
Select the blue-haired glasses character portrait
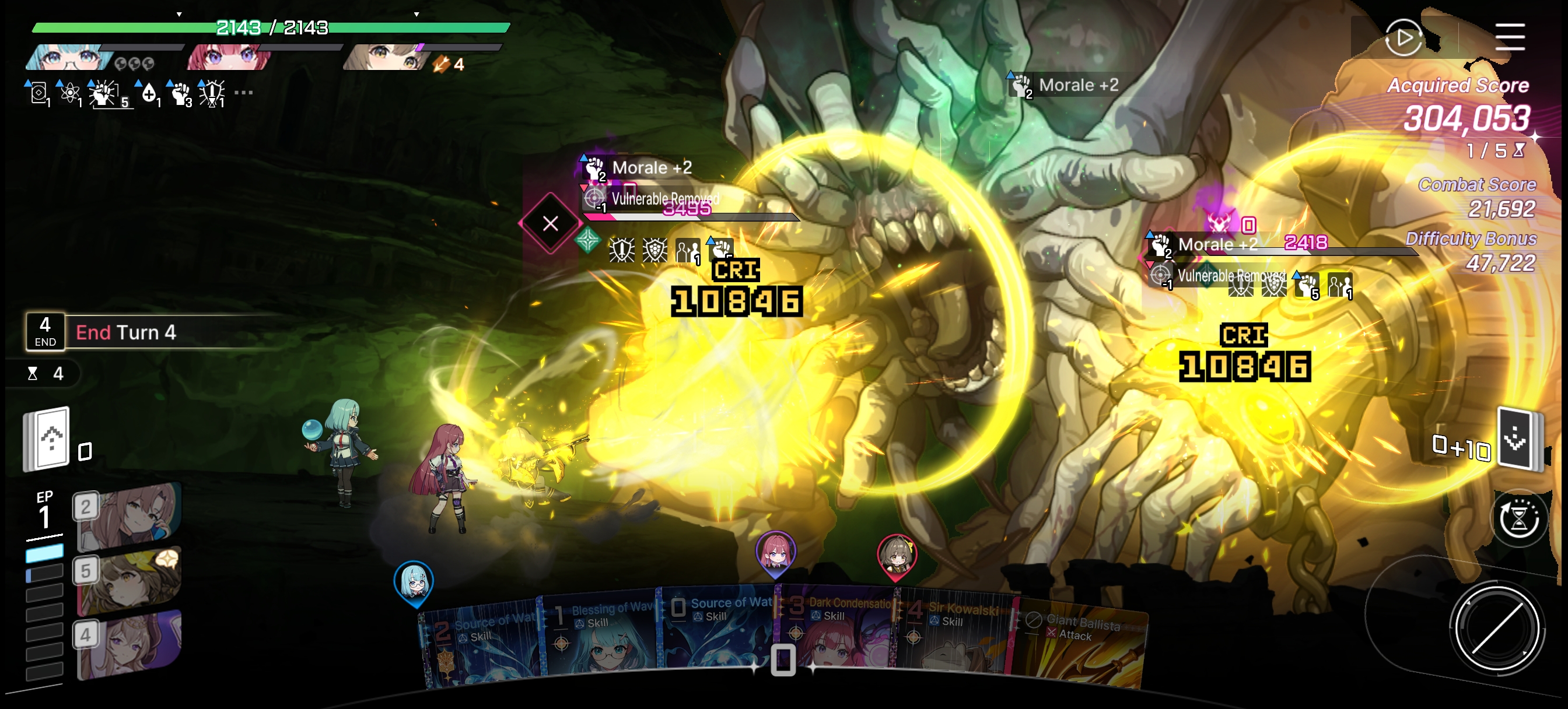coord(70,58)
